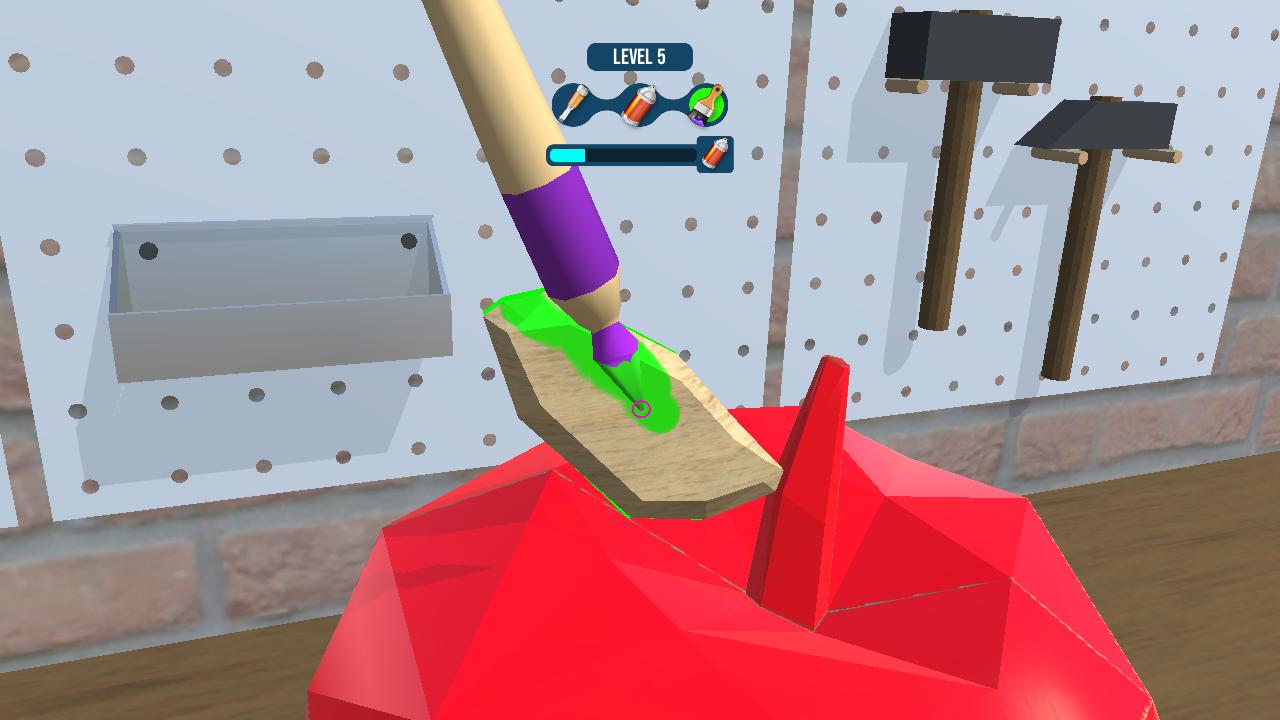Click the gray dot above the paintbrush stage
Screen dimensions: 1280x720
[x=698, y=78]
